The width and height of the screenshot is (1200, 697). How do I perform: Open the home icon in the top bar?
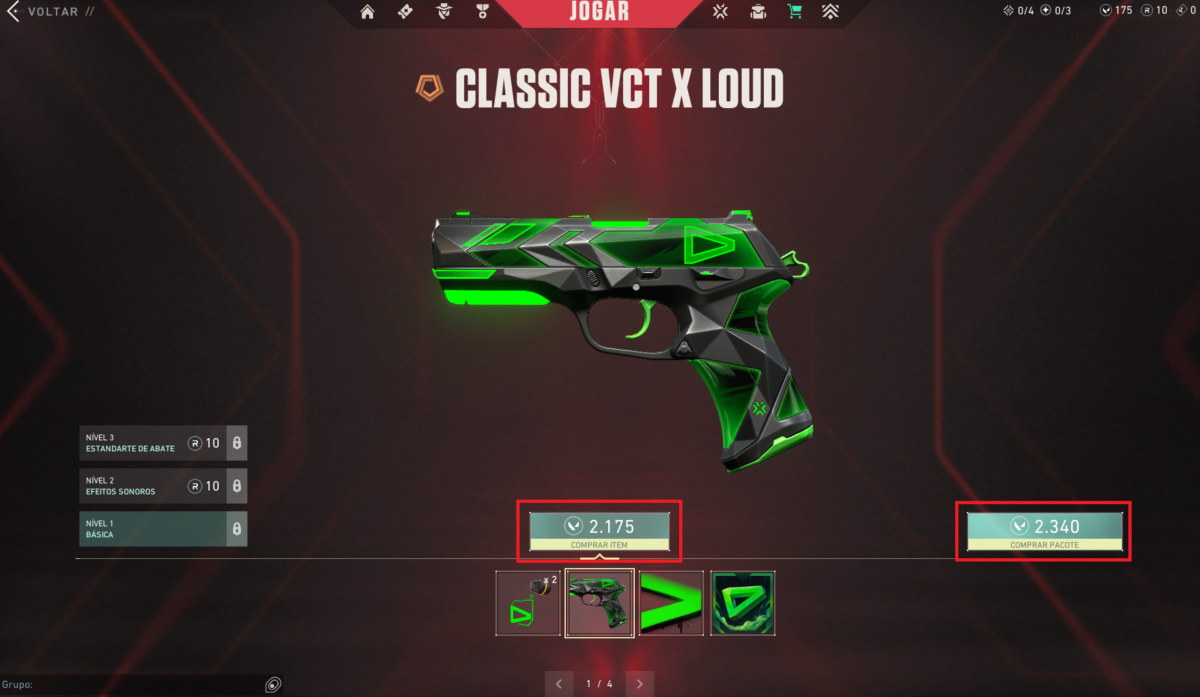(367, 12)
